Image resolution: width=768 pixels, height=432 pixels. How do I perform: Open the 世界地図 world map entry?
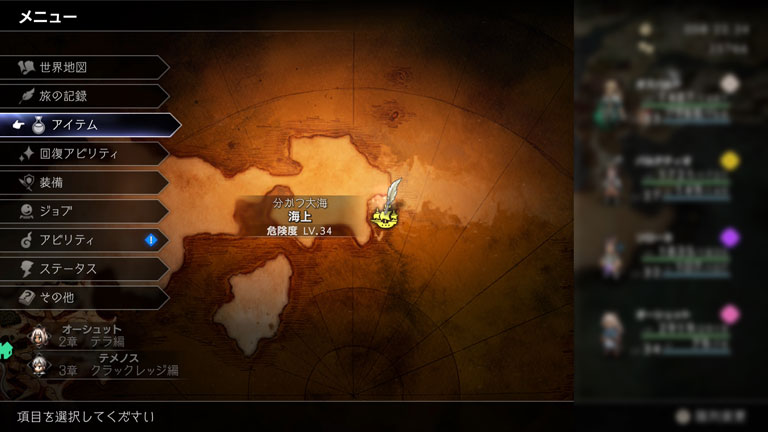click(x=85, y=67)
